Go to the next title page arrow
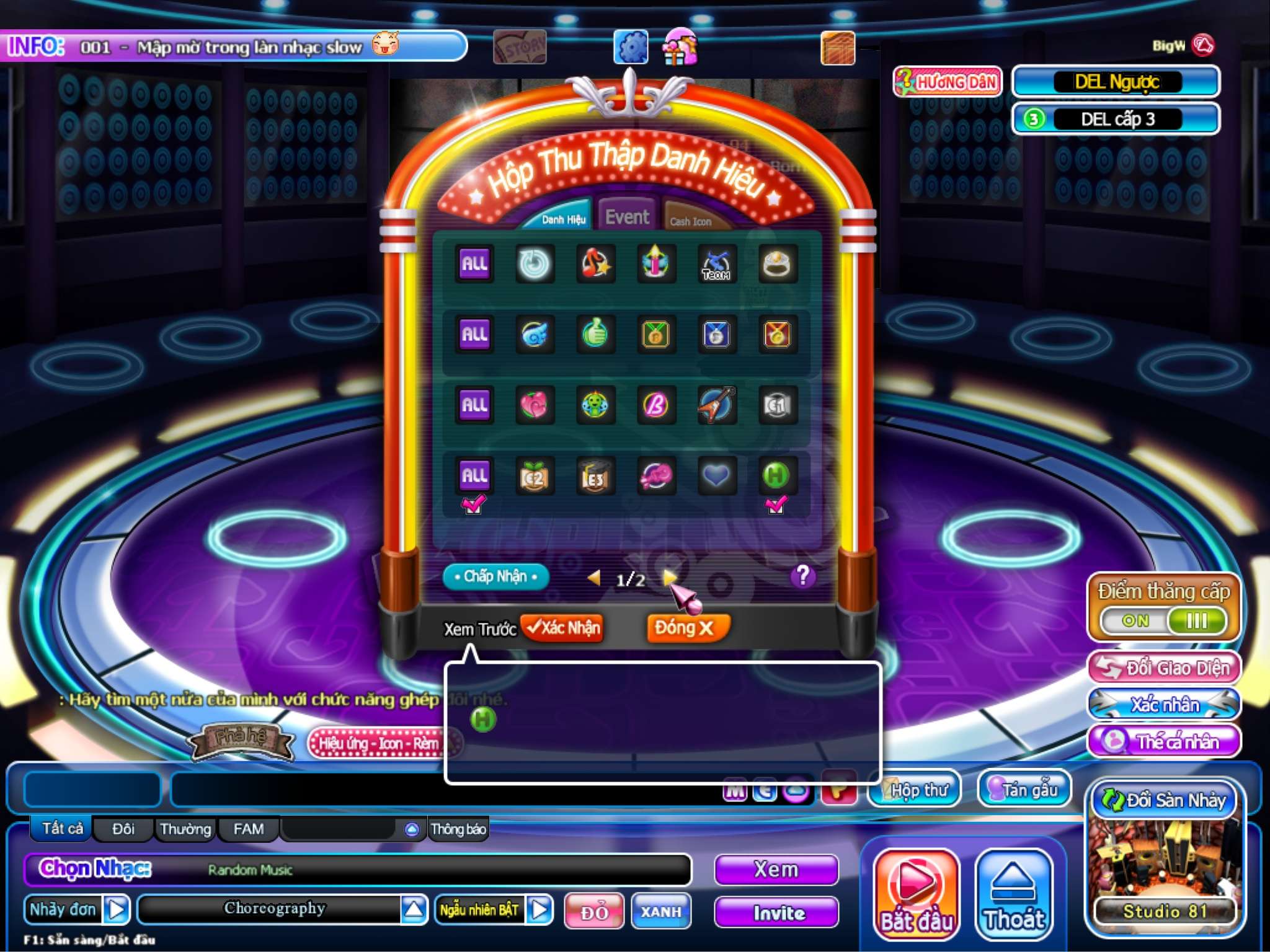1270x952 pixels. [x=668, y=578]
